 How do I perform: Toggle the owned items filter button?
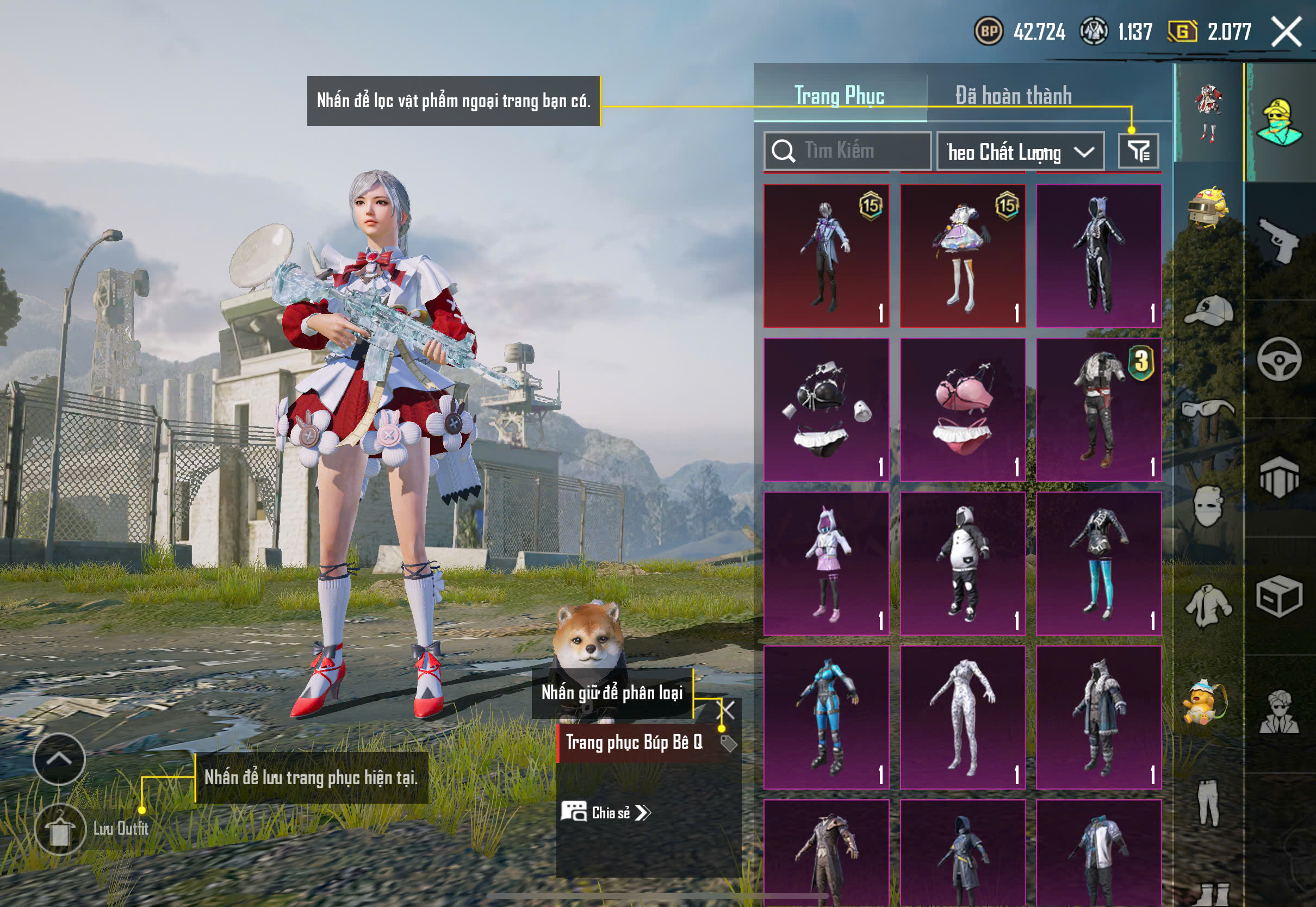point(1138,151)
